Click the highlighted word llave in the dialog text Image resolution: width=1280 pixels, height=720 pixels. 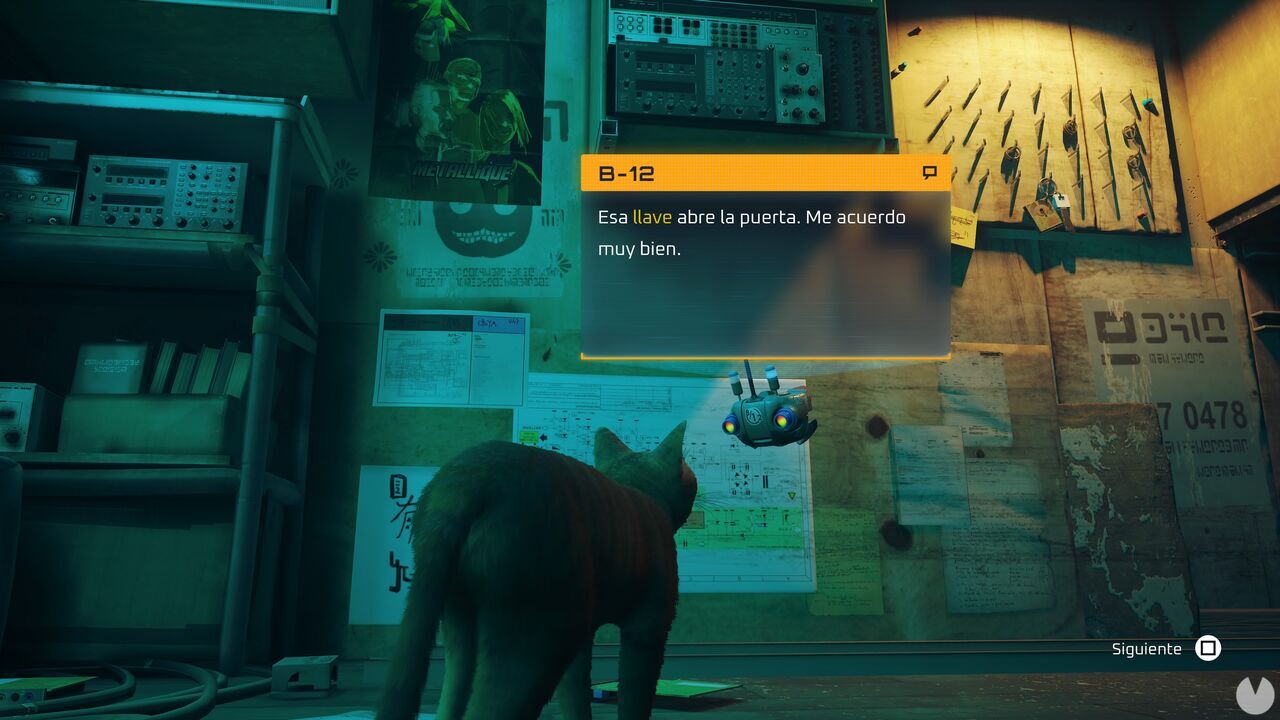[x=655, y=216]
